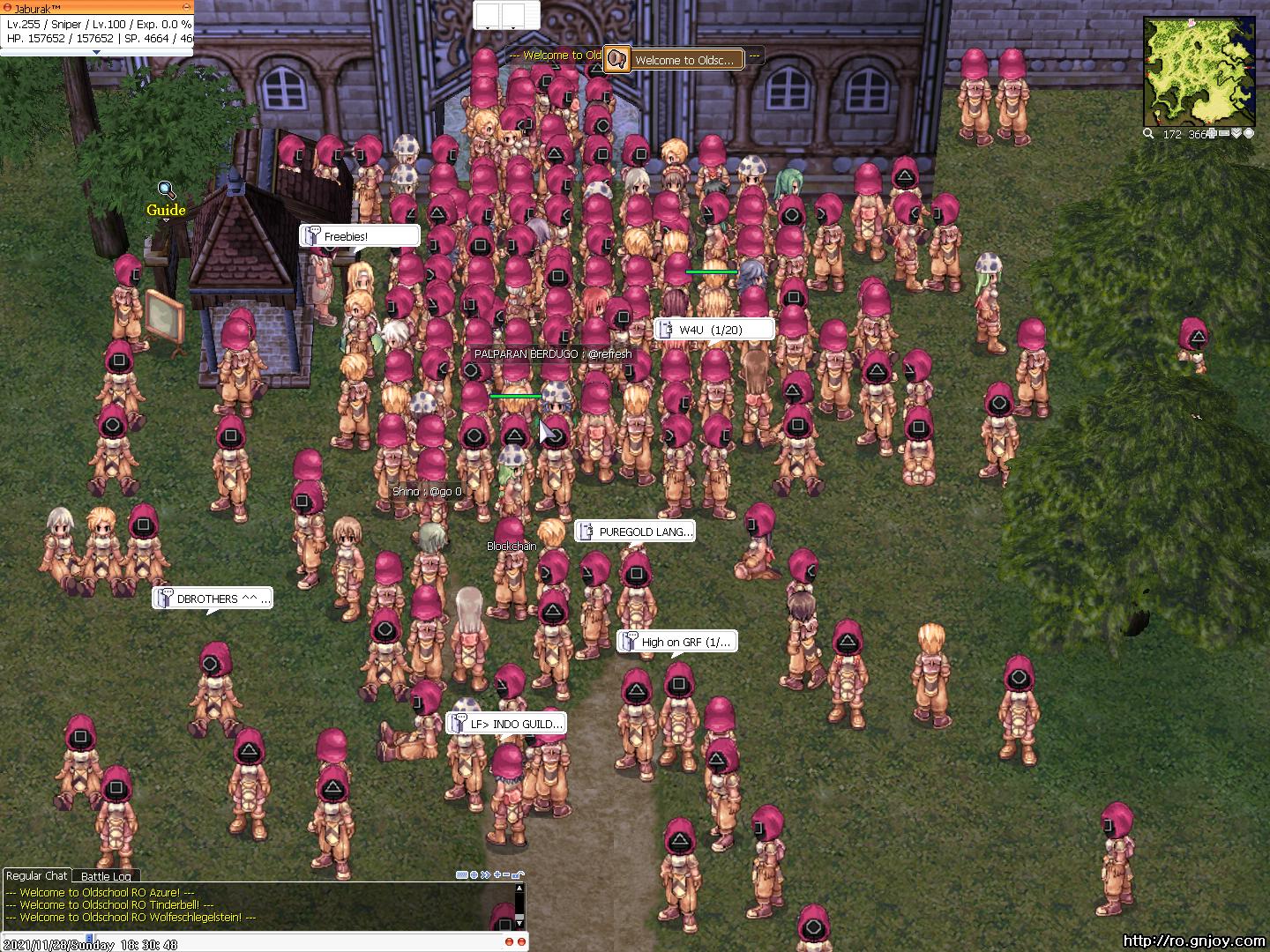Minimize the Jaburak status window with its top arrow

click(185, 6)
